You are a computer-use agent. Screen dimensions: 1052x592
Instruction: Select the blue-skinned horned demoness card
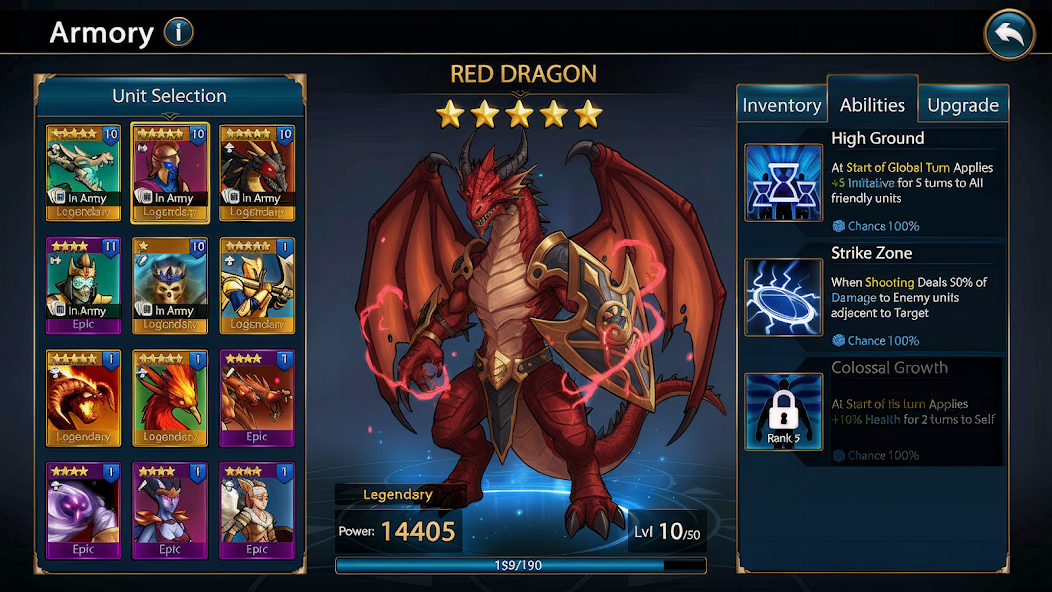pos(170,510)
